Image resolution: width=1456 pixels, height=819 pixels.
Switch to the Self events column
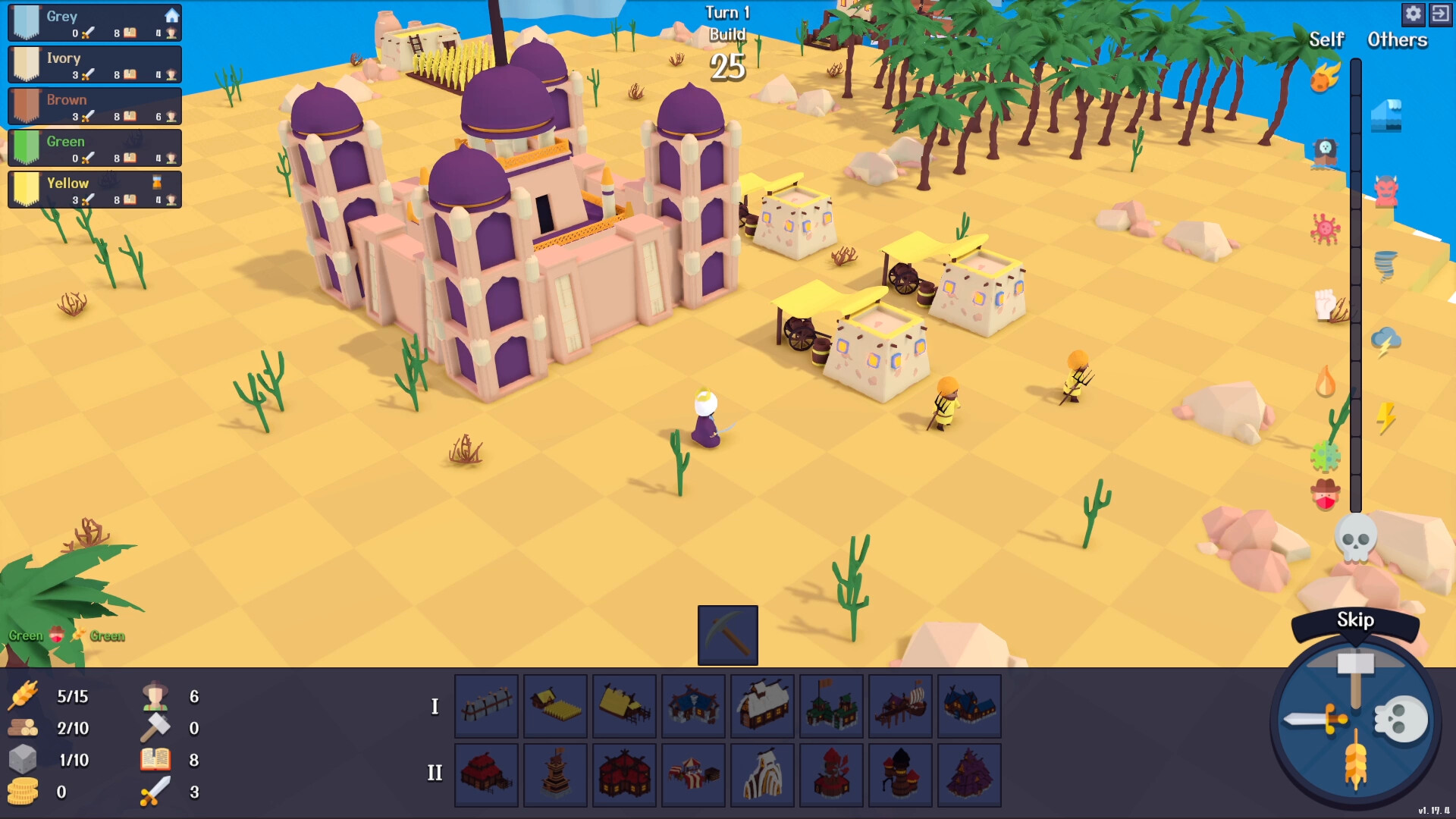click(x=1326, y=40)
